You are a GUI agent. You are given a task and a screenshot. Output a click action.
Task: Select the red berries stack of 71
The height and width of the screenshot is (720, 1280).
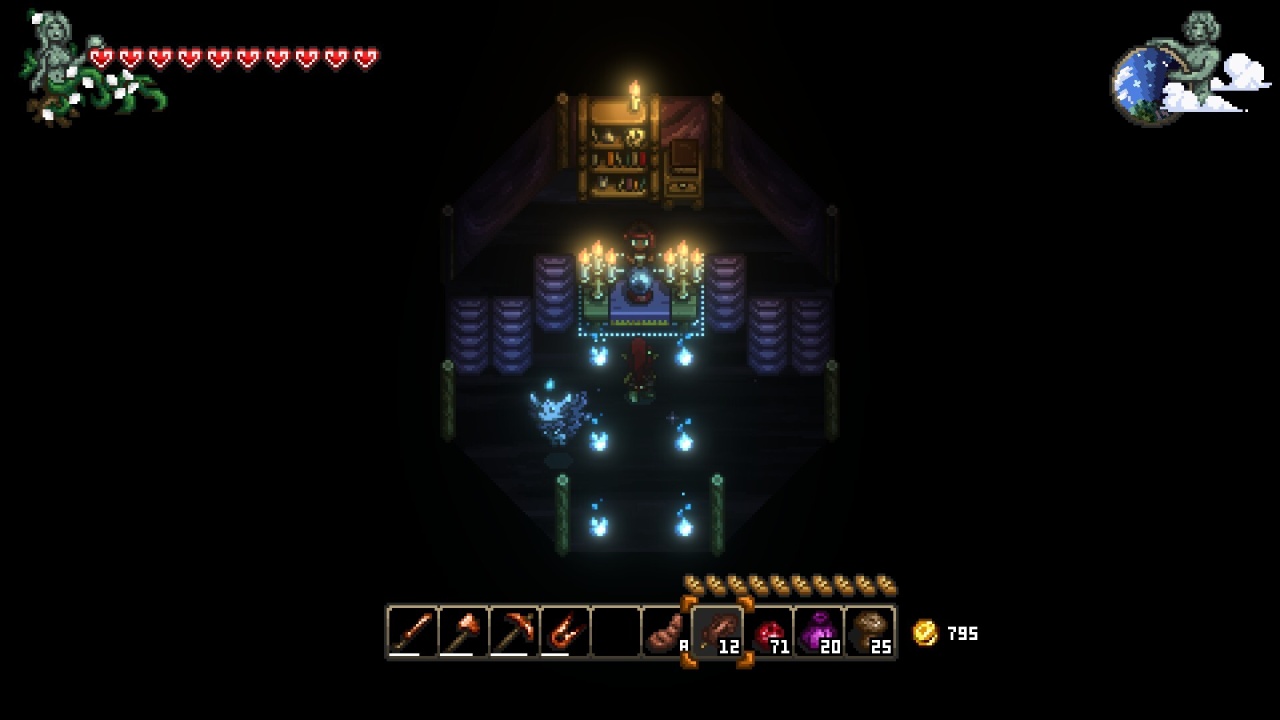[769, 632]
